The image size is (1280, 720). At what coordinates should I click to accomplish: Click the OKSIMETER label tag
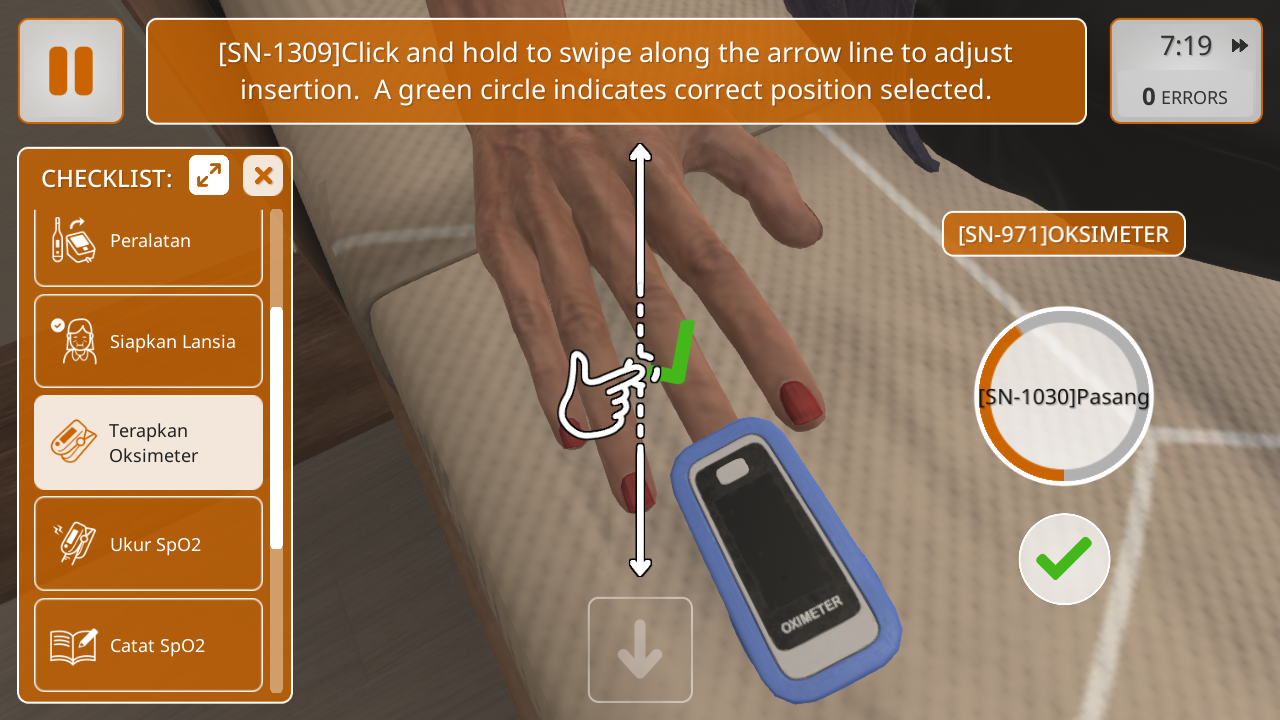coord(1063,234)
